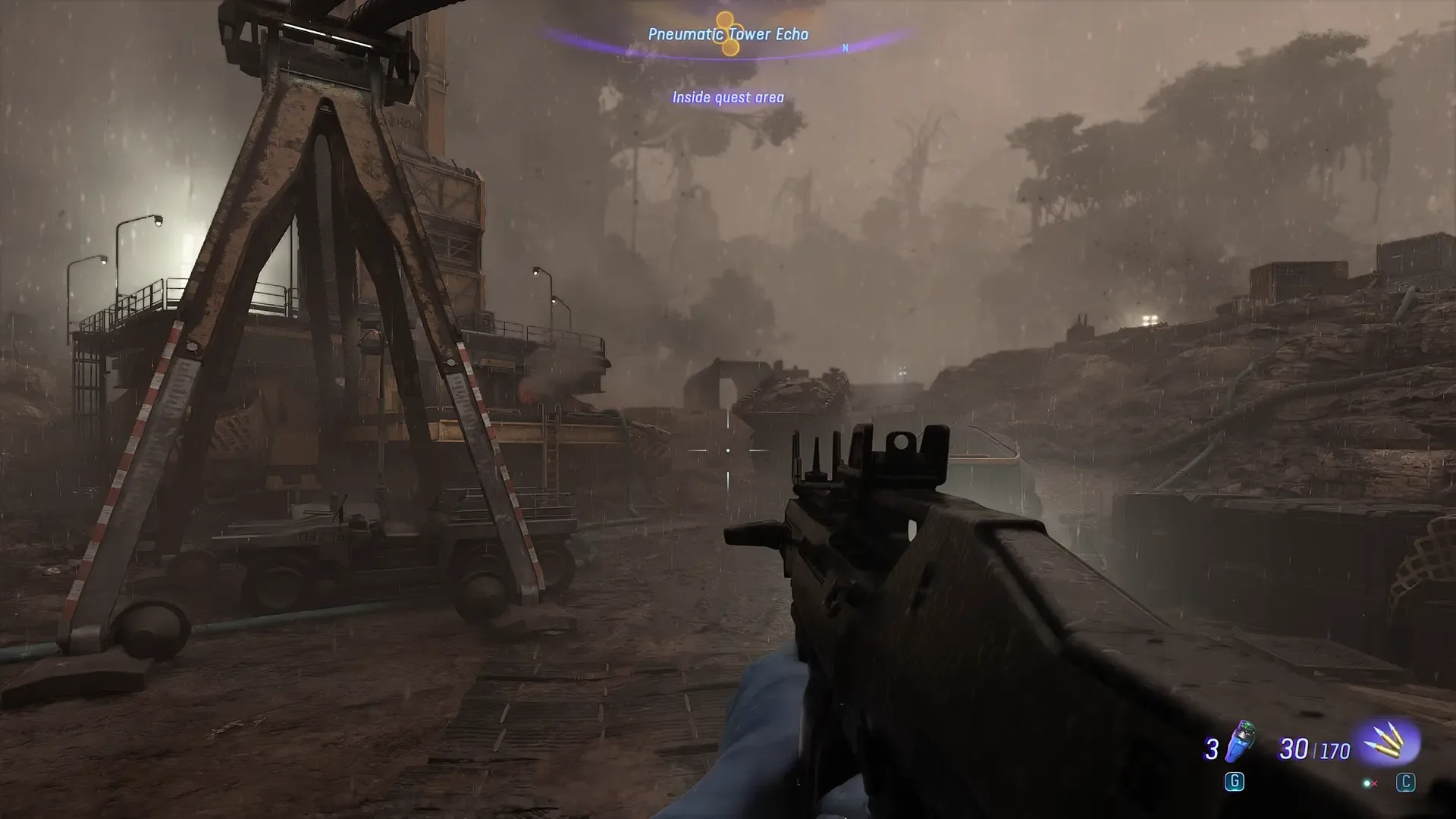Click the red X beside the green dot
The height and width of the screenshot is (819, 1456).
tap(1374, 785)
